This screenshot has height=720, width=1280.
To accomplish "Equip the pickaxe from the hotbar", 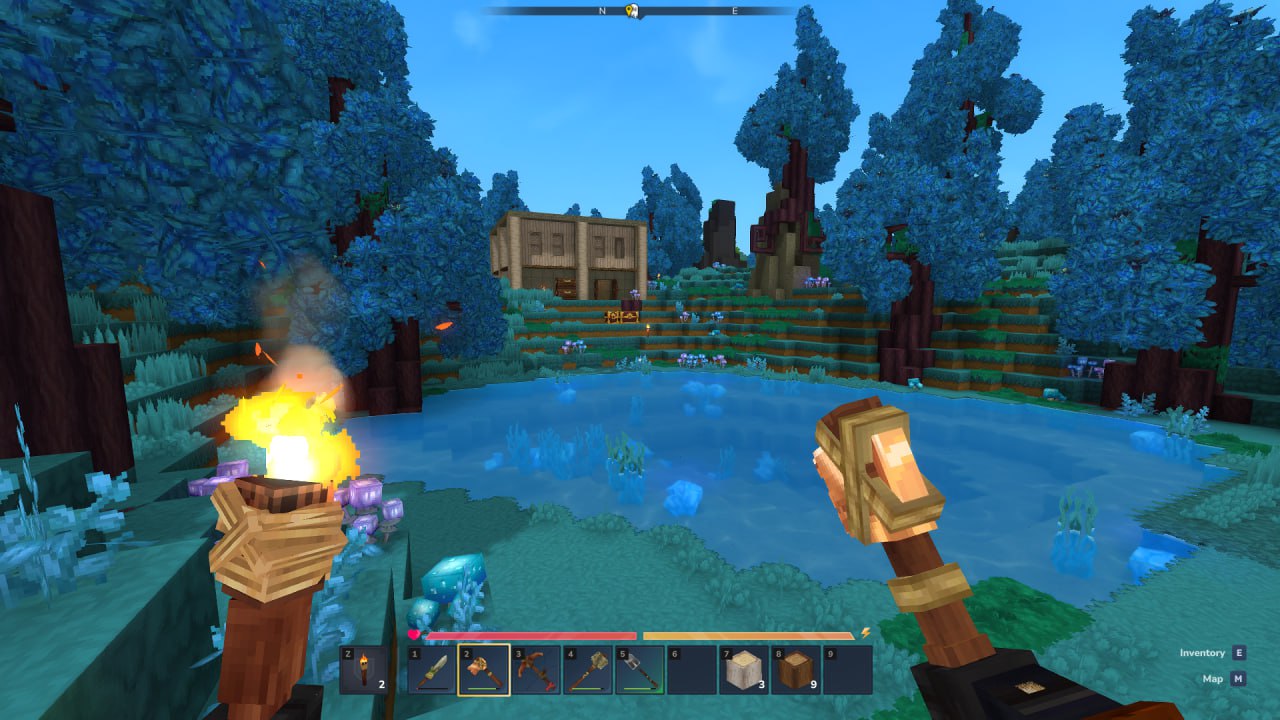I will (x=536, y=670).
